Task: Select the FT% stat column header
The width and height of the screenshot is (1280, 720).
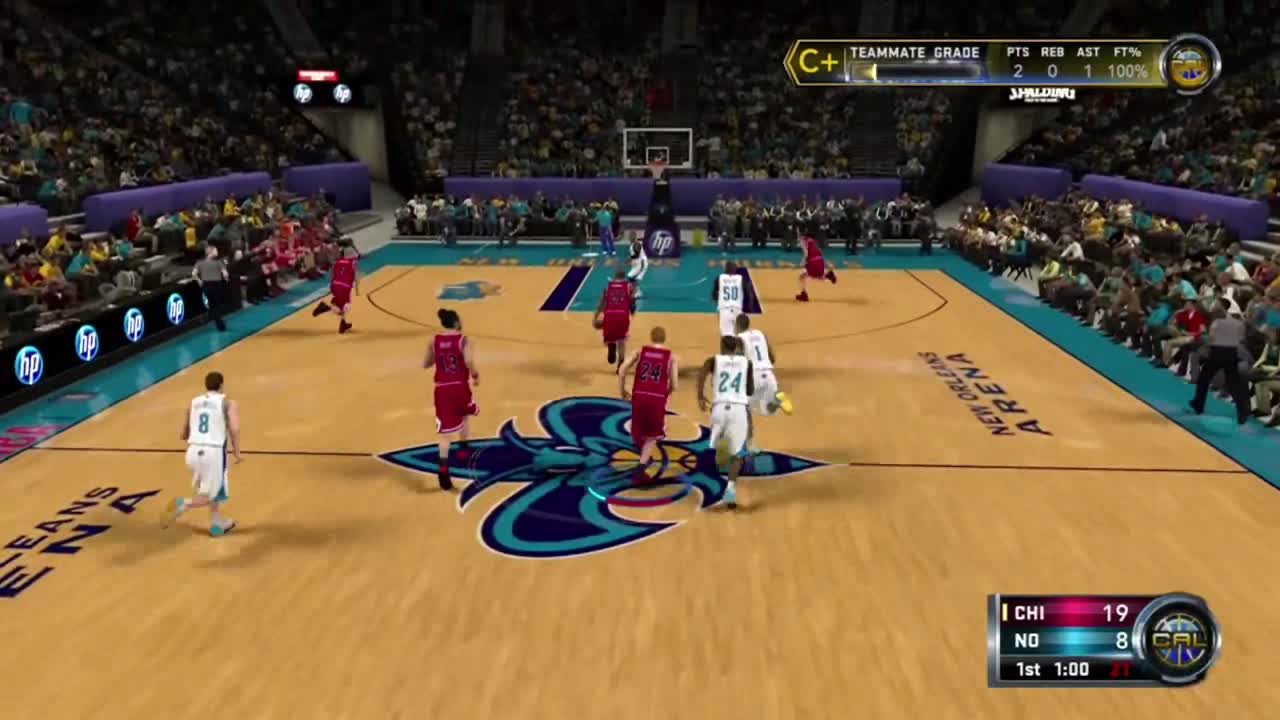Action: [x=1126, y=53]
